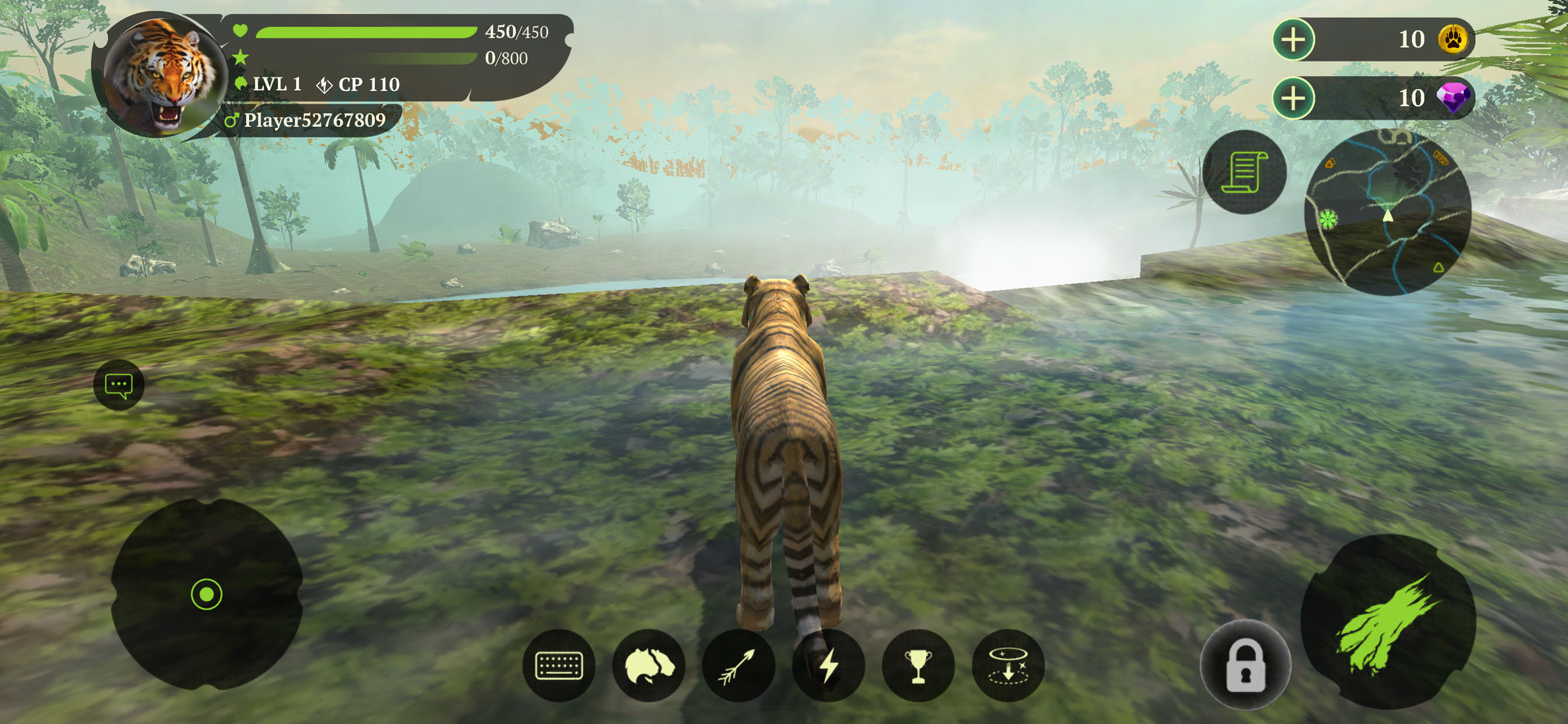The image size is (1568, 724).
Task: Add more paw coins with plus button
Action: coord(1293,40)
